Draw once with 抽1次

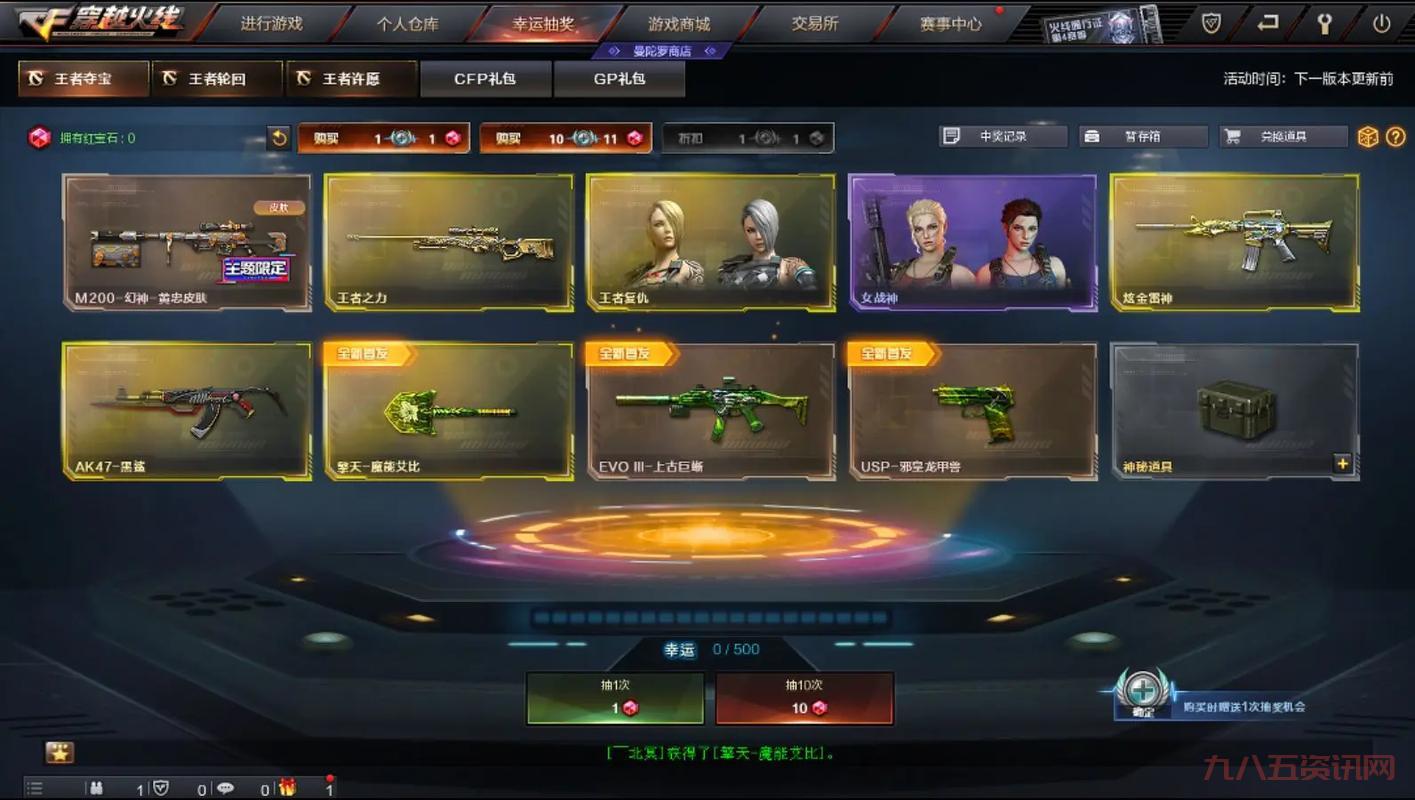click(615, 698)
